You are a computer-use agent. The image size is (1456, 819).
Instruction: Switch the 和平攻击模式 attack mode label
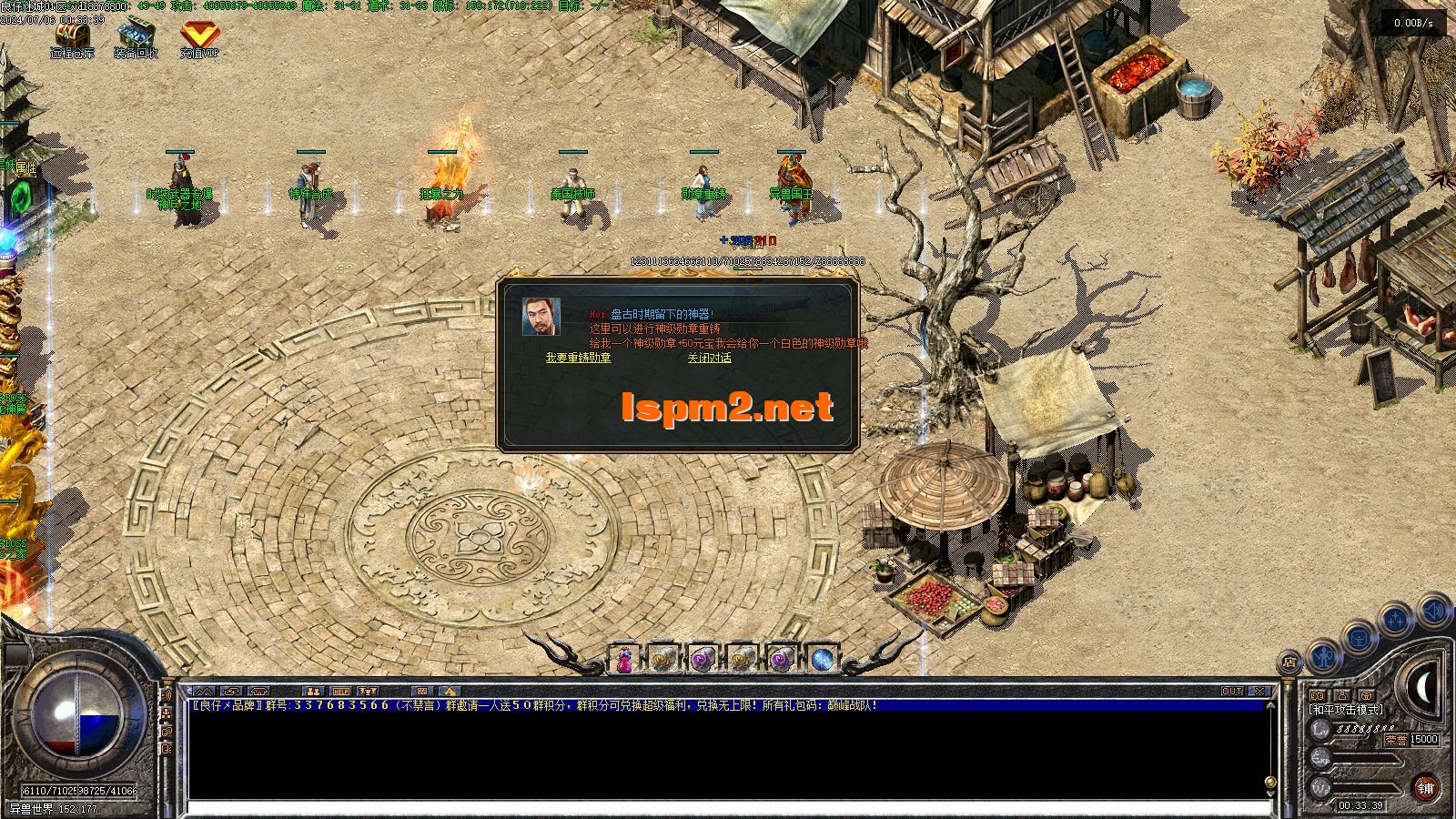click(1345, 709)
